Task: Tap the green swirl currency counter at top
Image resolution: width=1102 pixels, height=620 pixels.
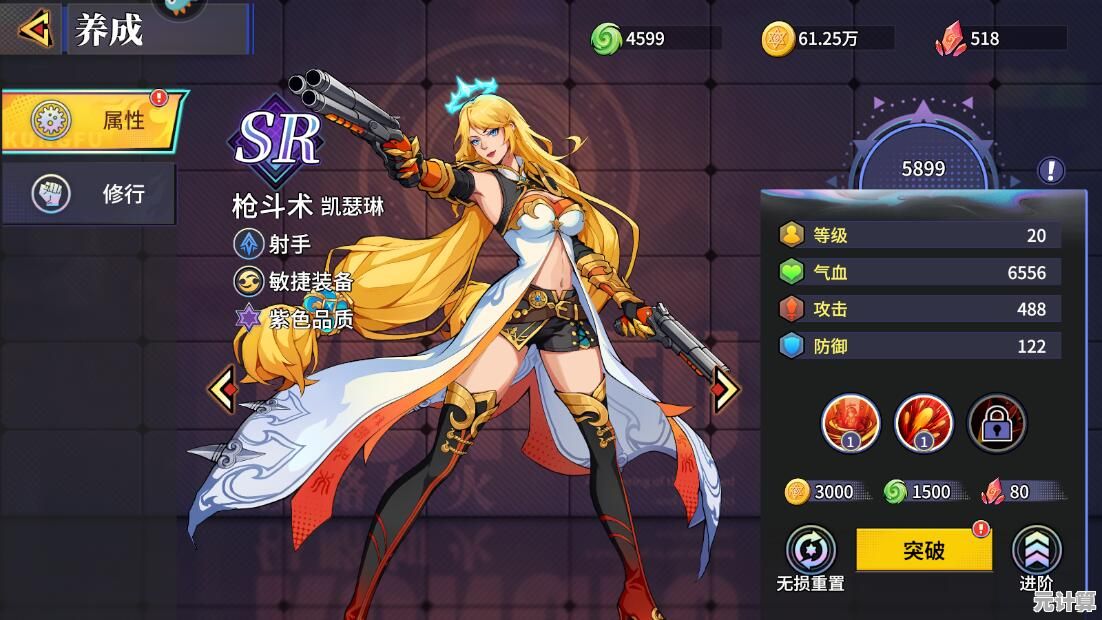Action: 655,39
